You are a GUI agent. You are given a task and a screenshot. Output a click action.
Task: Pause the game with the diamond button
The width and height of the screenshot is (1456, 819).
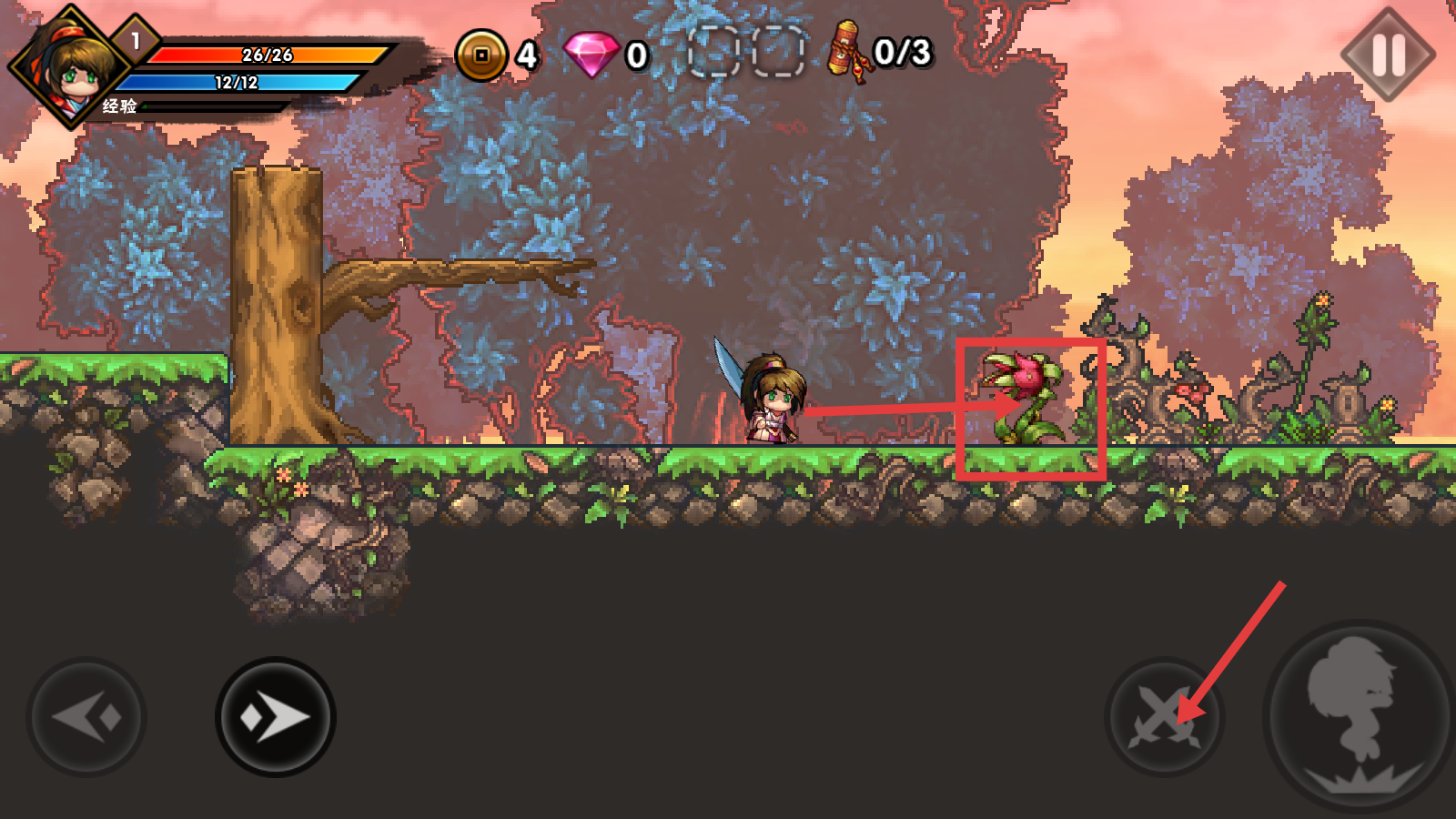[x=1388, y=55]
